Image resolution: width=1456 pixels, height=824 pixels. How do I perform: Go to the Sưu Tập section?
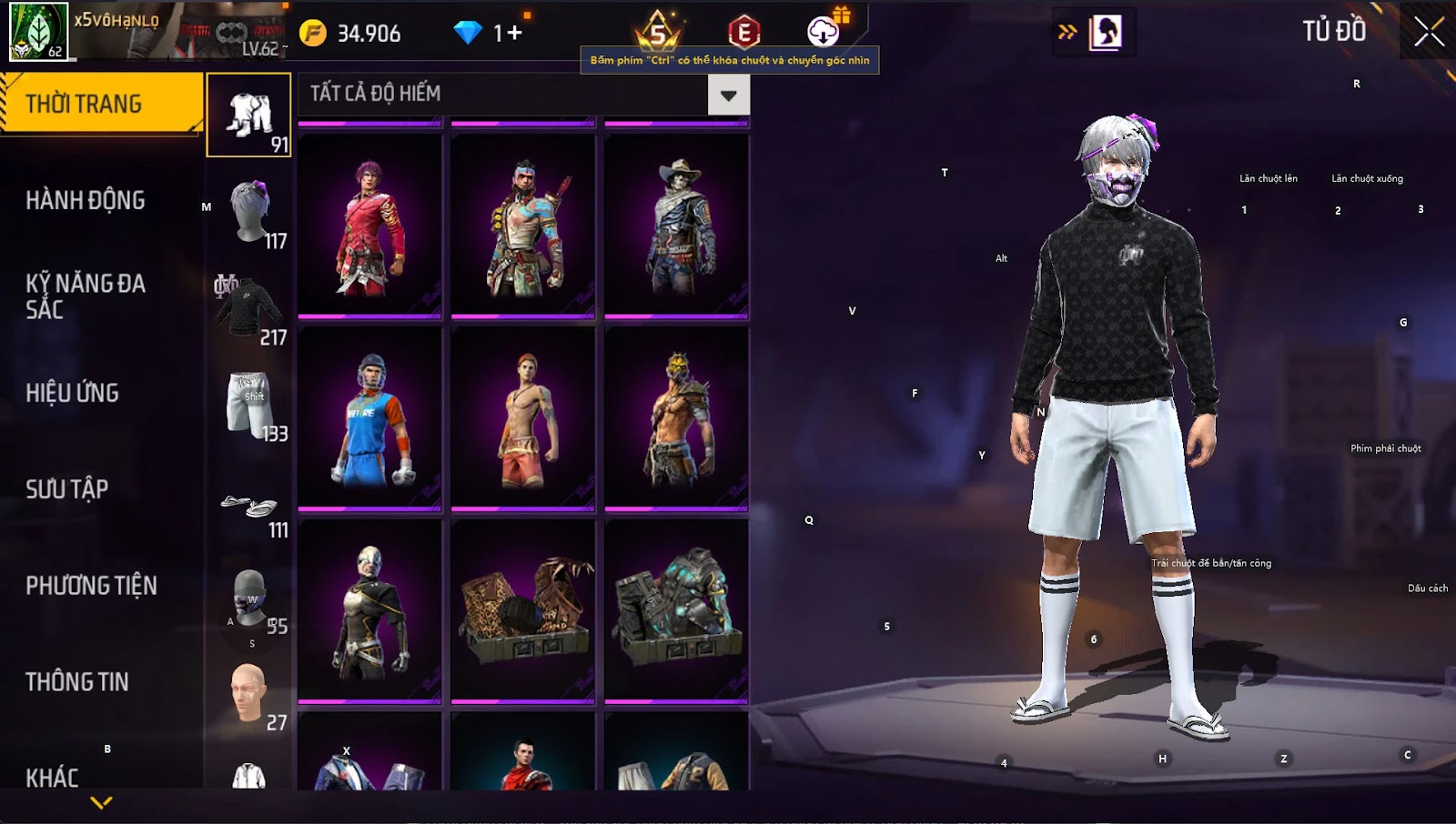coord(67,489)
